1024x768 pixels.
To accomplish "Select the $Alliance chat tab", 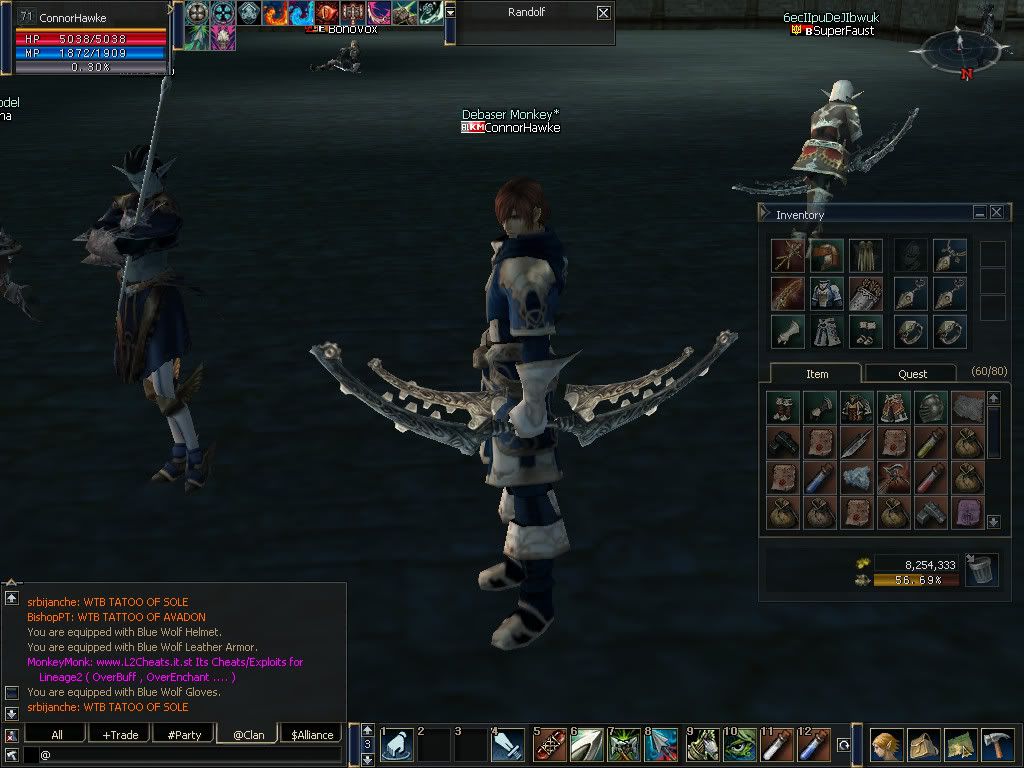I will 312,734.
